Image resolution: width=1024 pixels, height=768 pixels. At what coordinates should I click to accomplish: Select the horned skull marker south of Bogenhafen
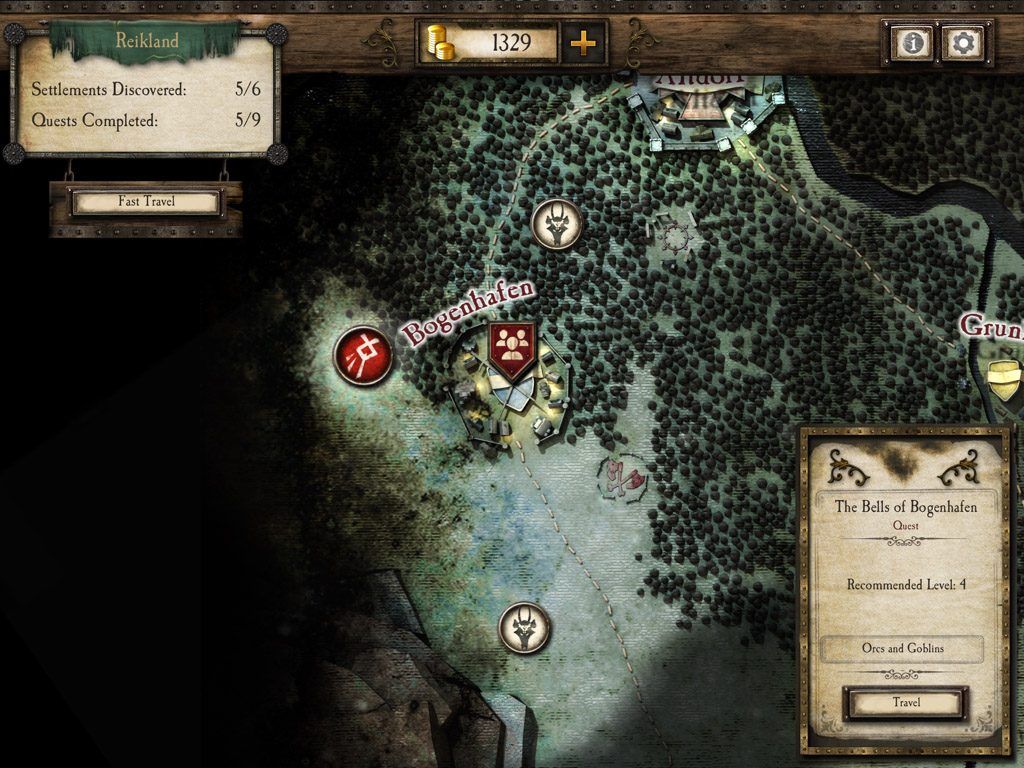pos(524,628)
